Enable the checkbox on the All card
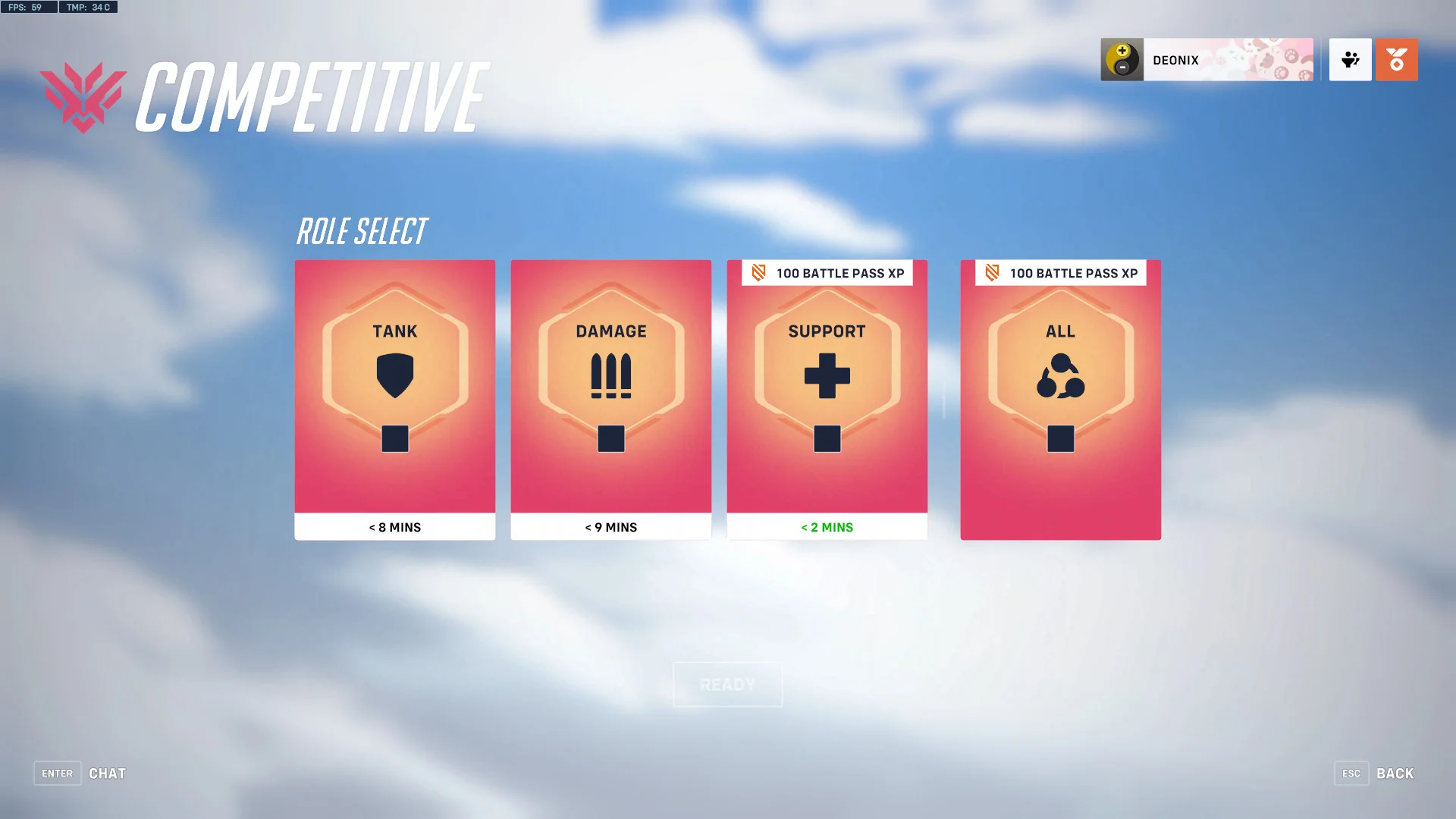1456x819 pixels. coord(1060,438)
